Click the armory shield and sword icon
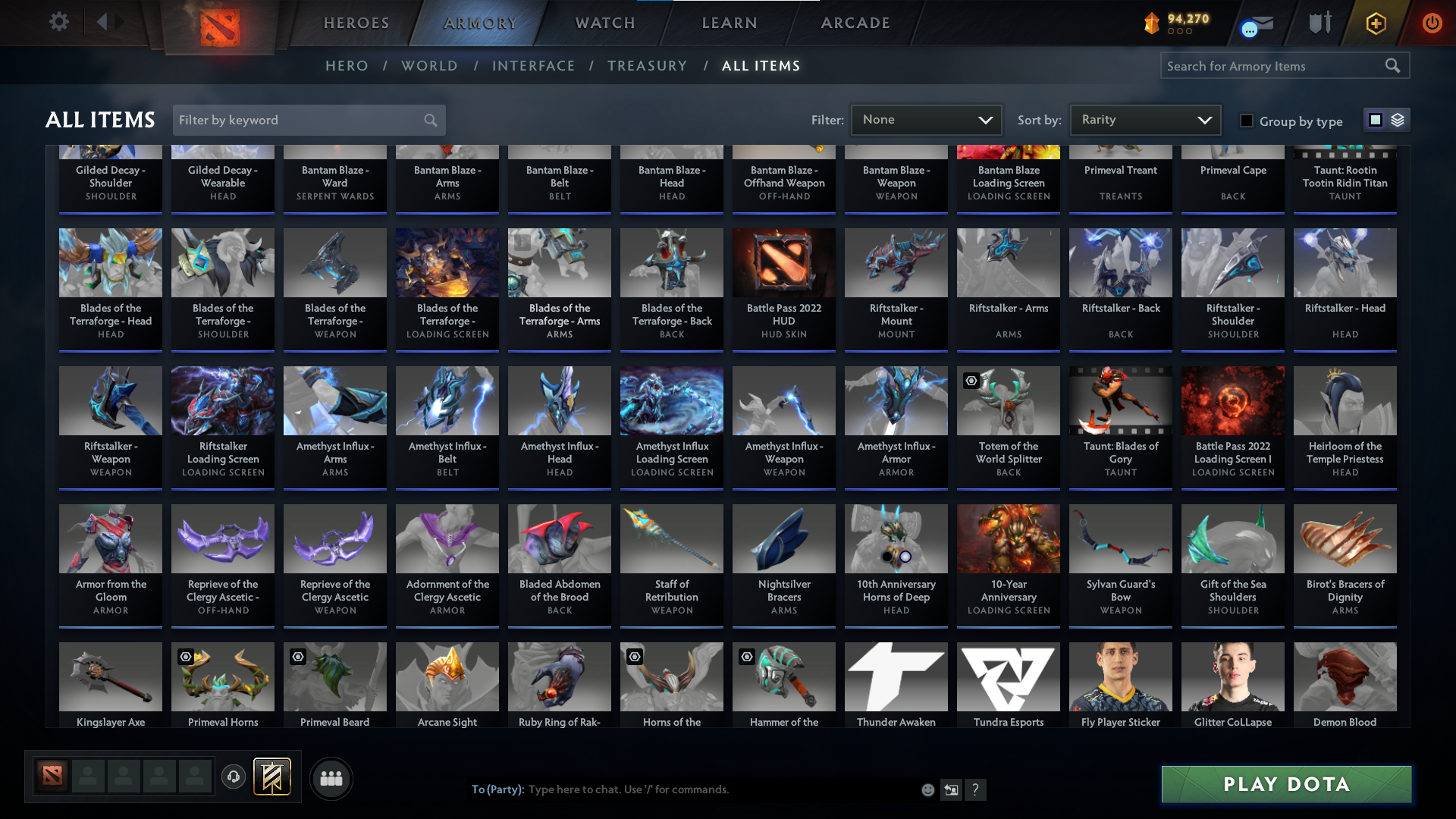The width and height of the screenshot is (1456, 819). pyautogui.click(x=1319, y=23)
